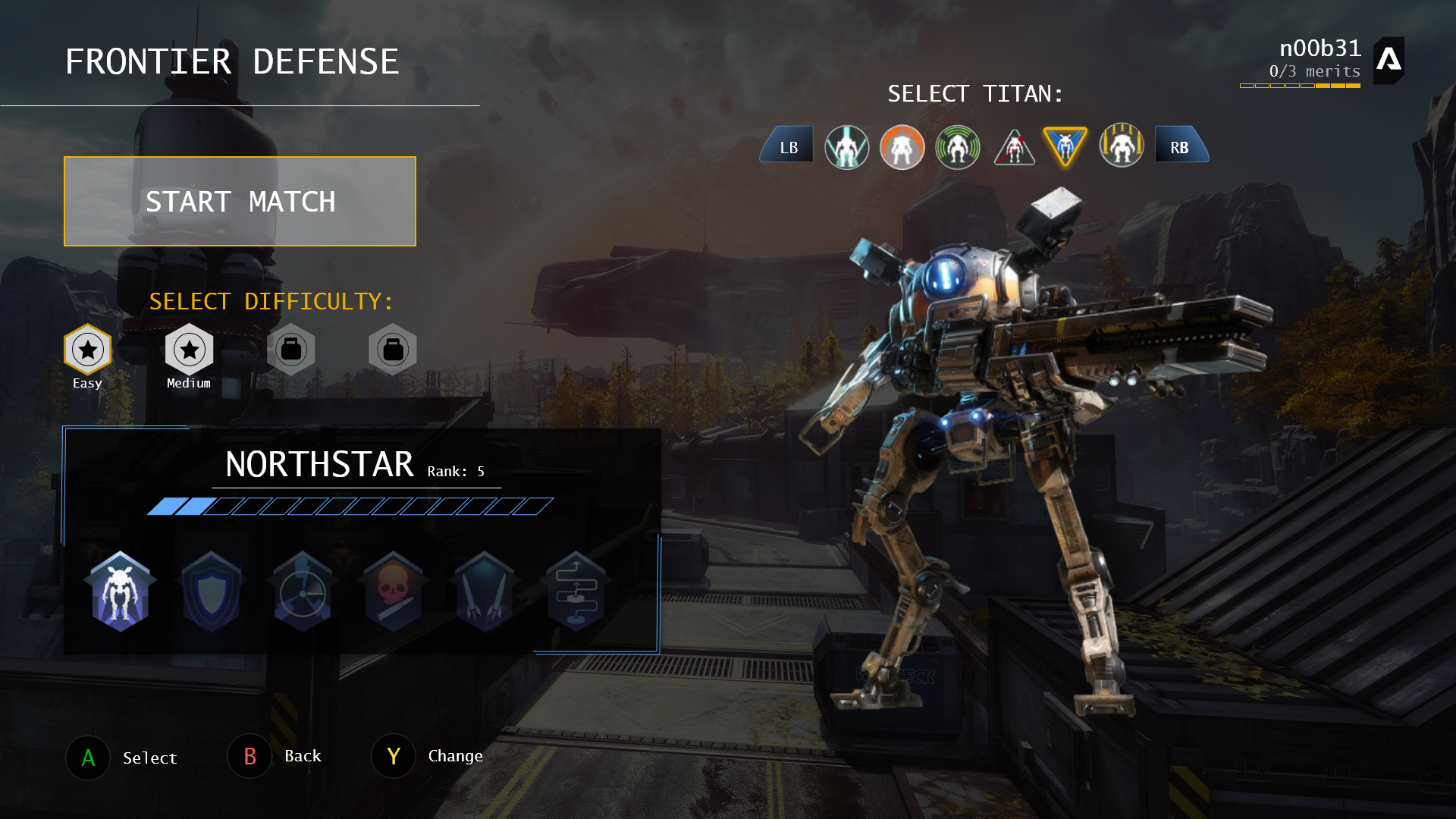Select the white titan silhouette upgrade

coord(120,592)
